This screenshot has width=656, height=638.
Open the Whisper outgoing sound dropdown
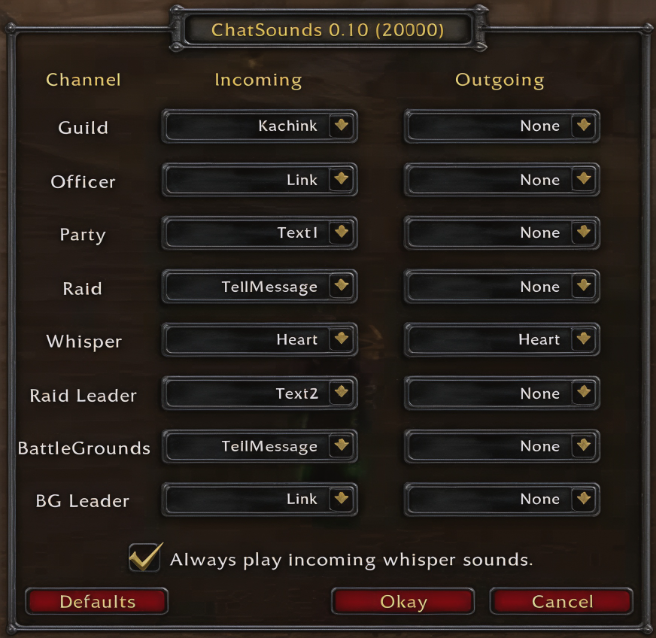point(583,340)
